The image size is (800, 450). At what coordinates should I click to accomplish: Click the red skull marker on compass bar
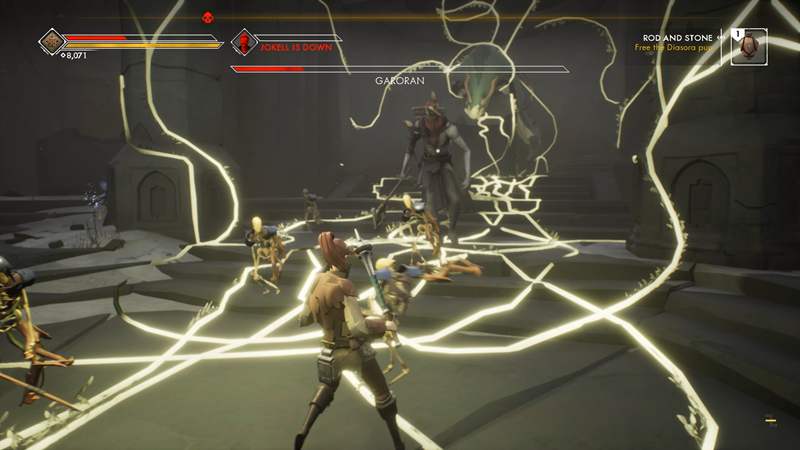point(208,16)
